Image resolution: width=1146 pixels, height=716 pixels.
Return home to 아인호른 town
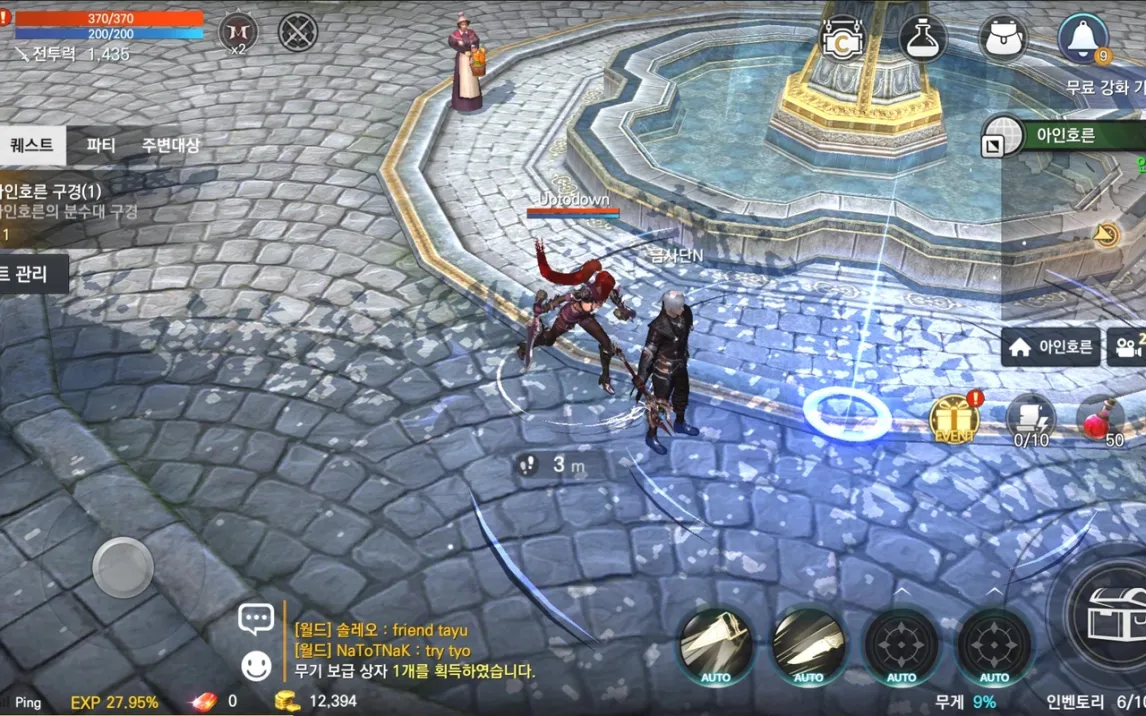point(1051,348)
